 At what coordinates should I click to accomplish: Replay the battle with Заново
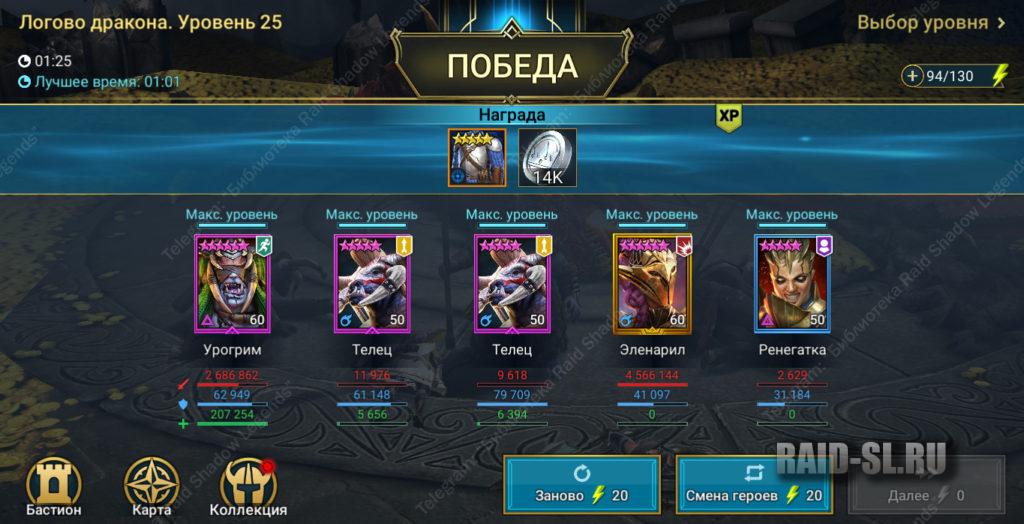[581, 484]
